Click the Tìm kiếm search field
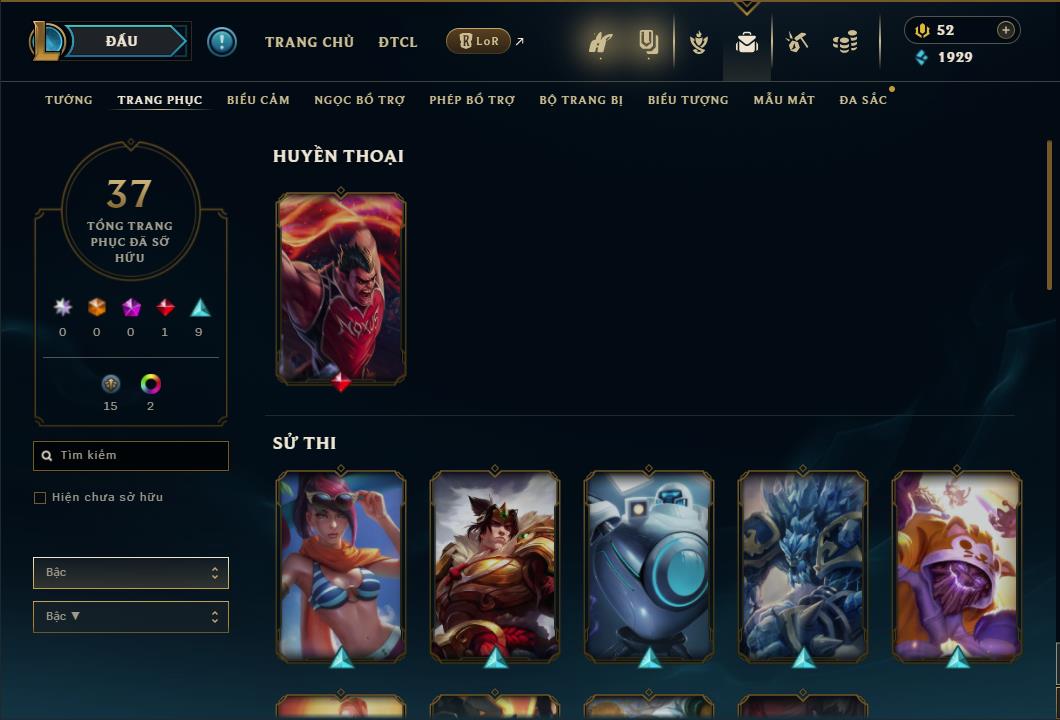The height and width of the screenshot is (720, 1060). click(131, 456)
